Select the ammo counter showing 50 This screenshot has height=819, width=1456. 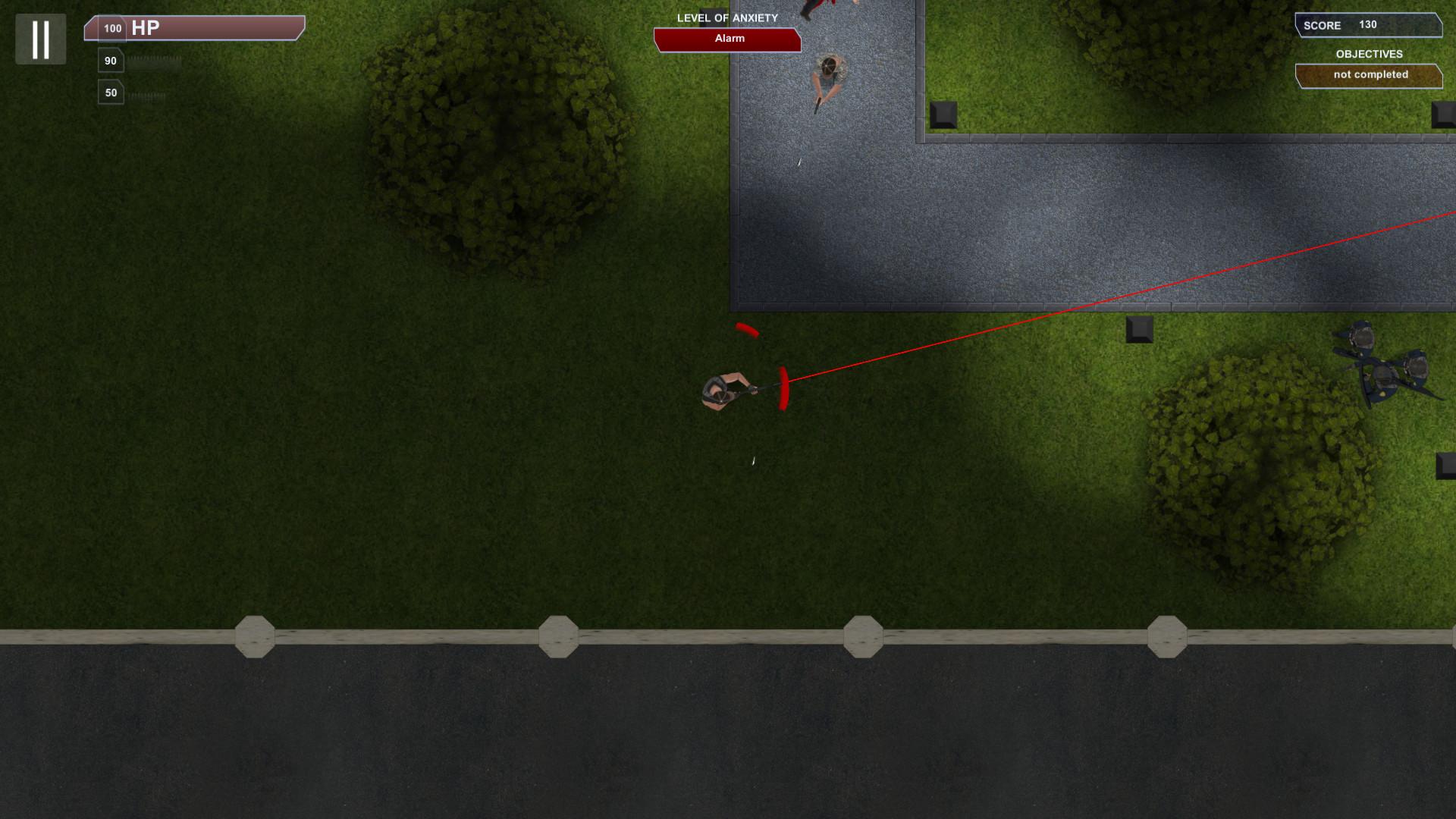pos(111,92)
